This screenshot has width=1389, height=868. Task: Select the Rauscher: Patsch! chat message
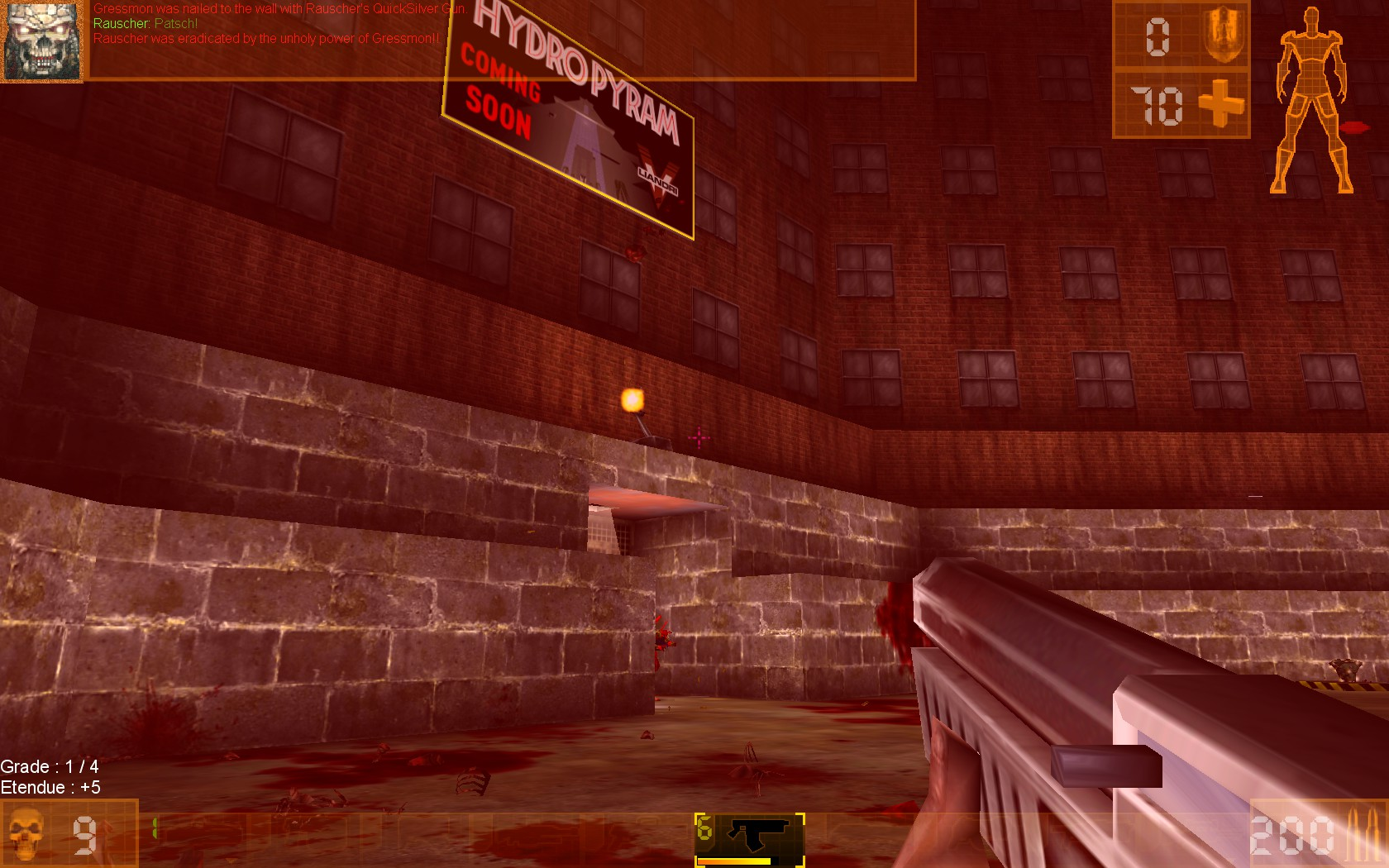coord(146,24)
